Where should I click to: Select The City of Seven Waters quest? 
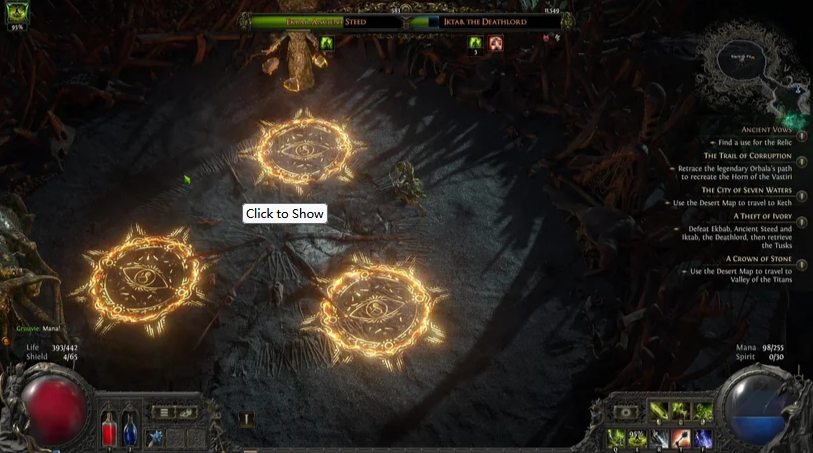click(746, 189)
